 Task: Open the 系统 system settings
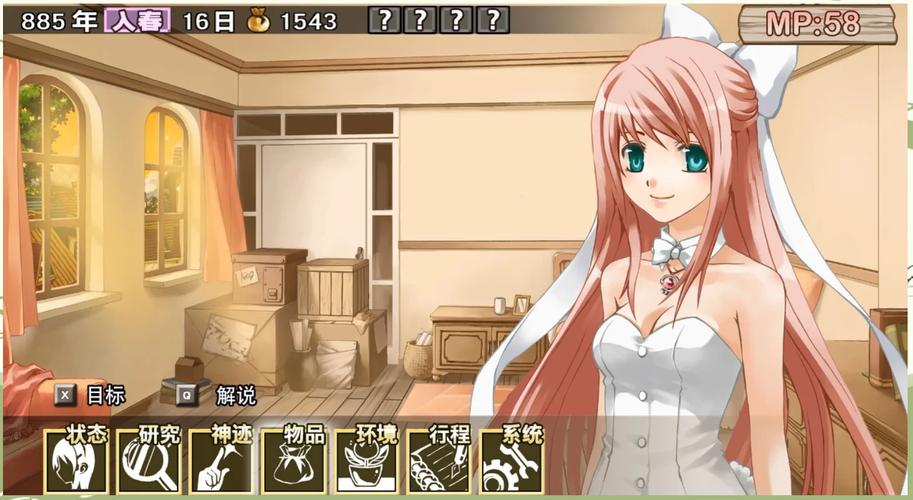(x=511, y=462)
